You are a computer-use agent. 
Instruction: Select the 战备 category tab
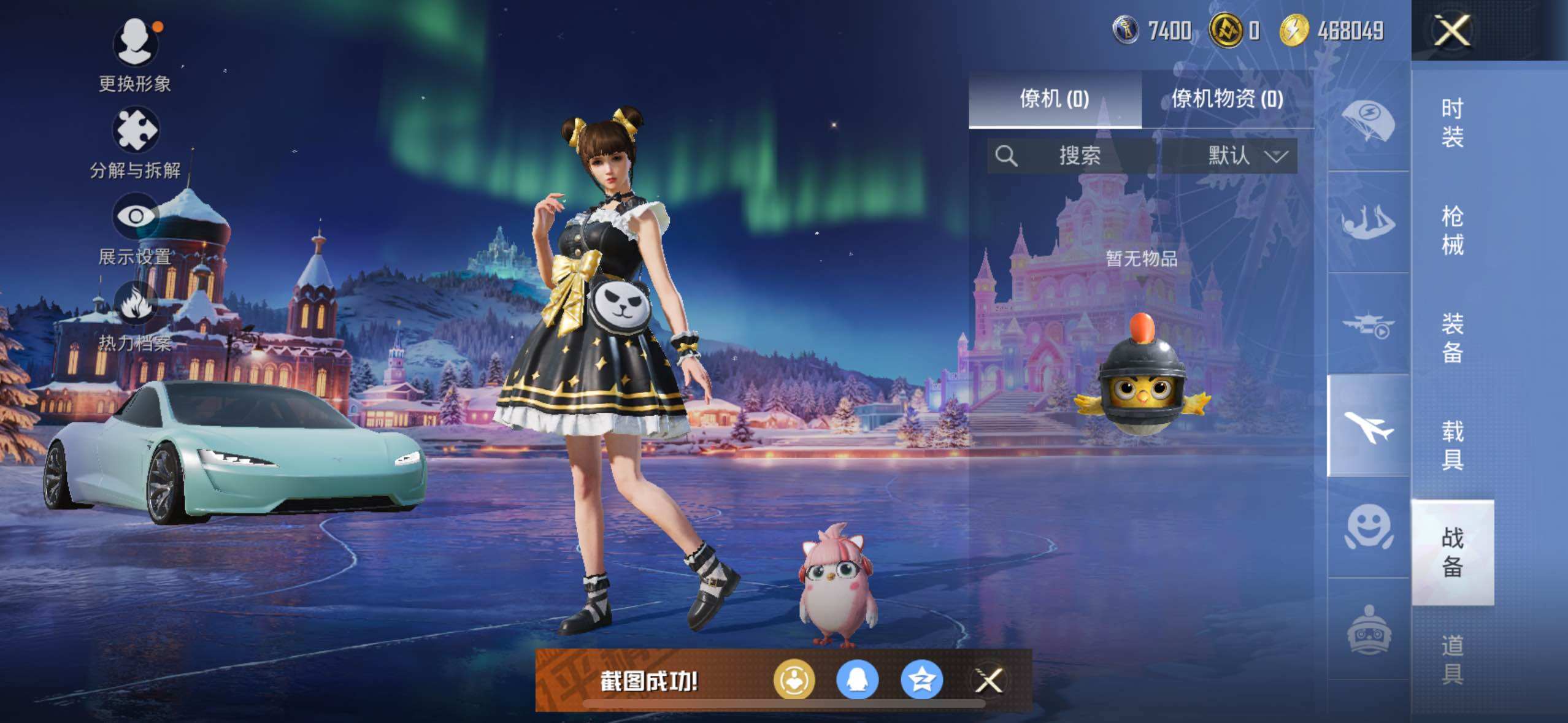[1452, 552]
